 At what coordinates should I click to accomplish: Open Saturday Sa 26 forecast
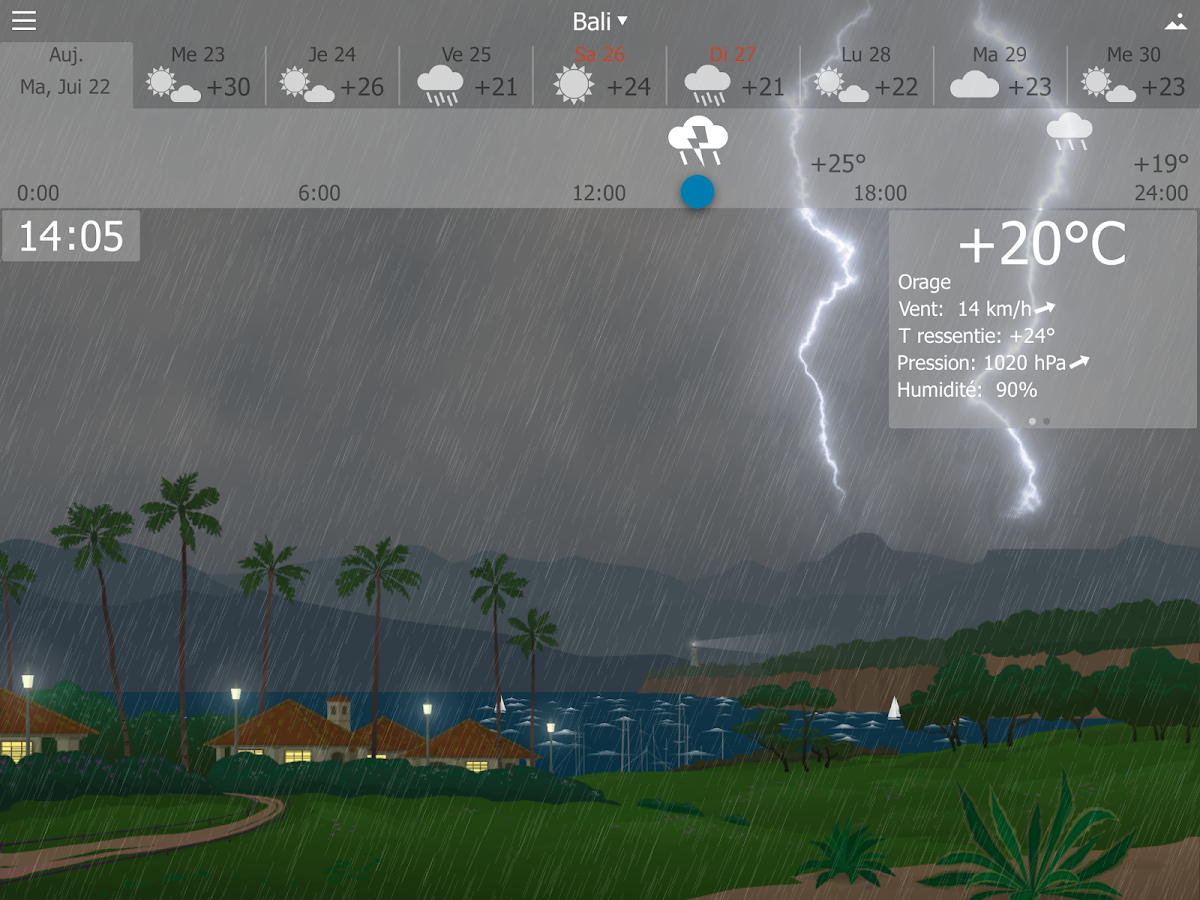pos(600,75)
